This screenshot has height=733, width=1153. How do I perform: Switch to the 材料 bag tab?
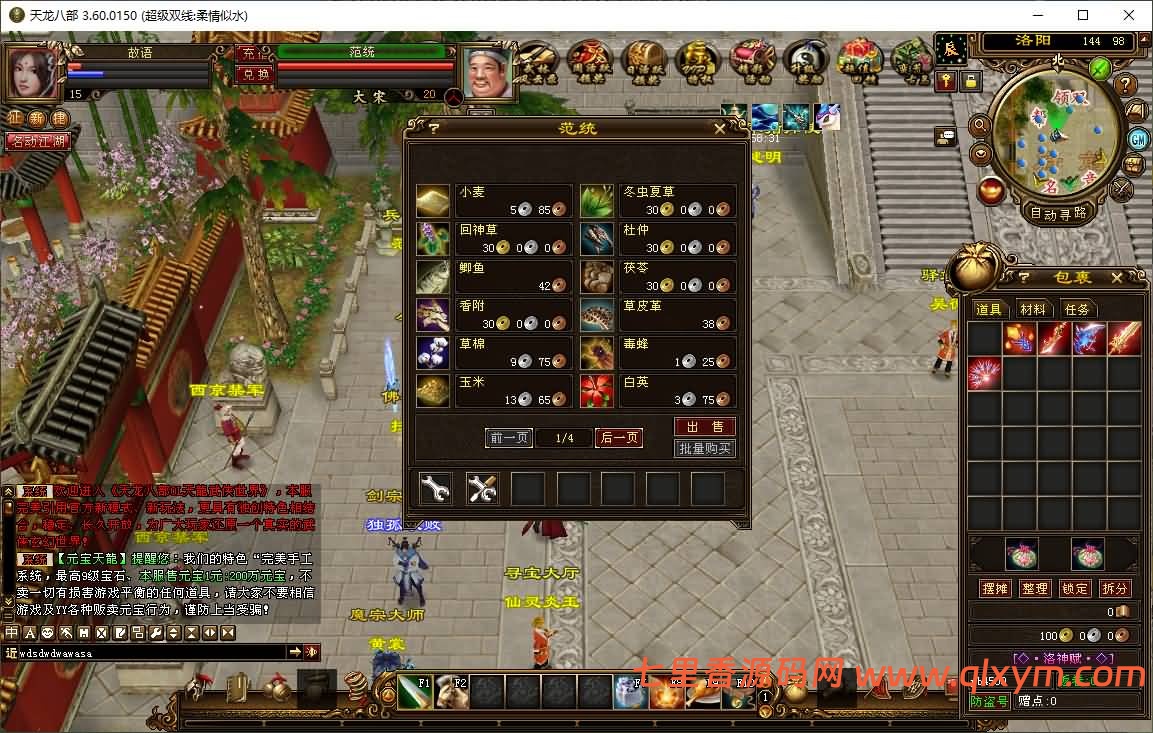(x=1033, y=310)
